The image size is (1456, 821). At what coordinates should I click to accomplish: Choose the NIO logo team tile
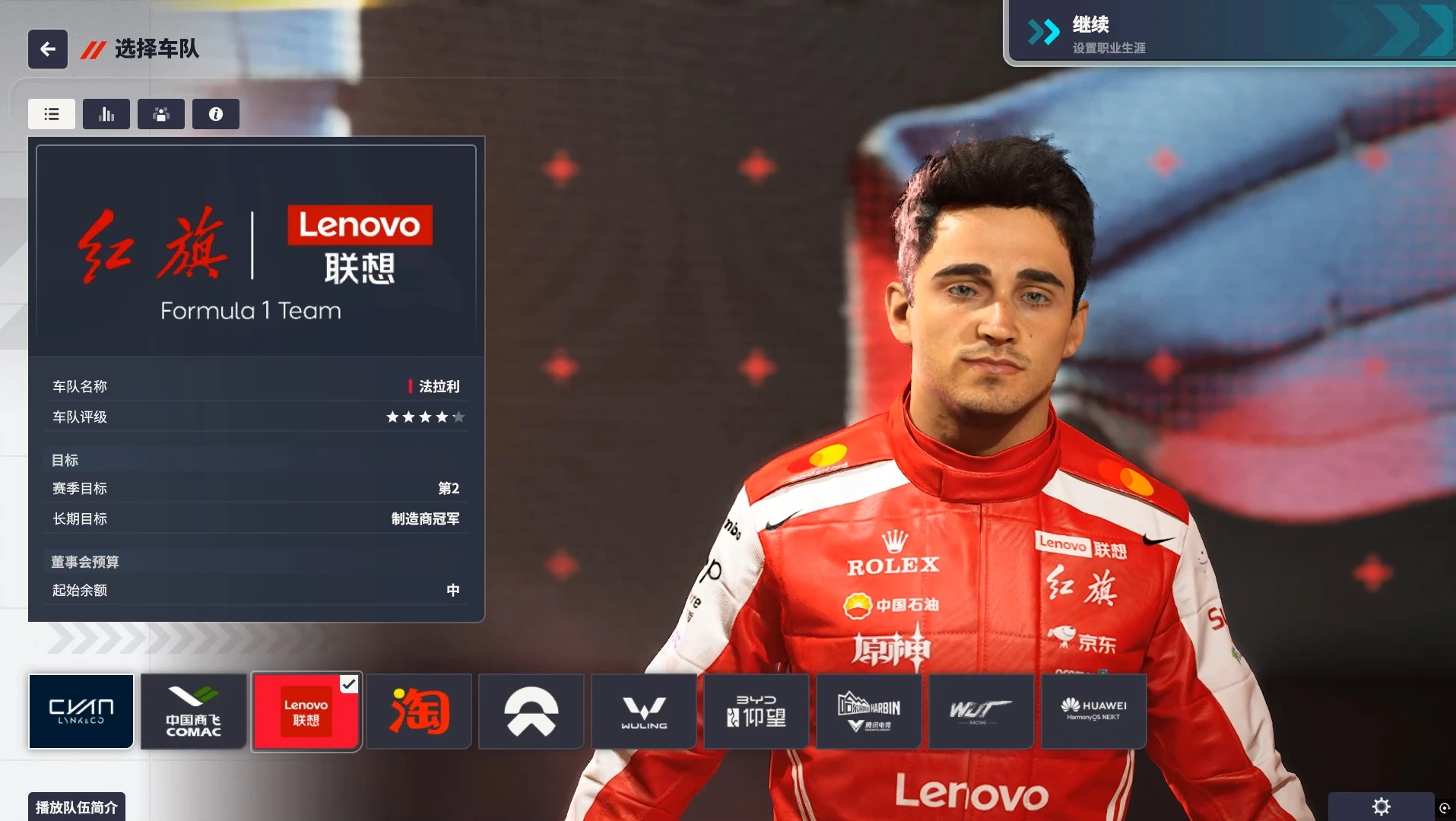coord(531,712)
